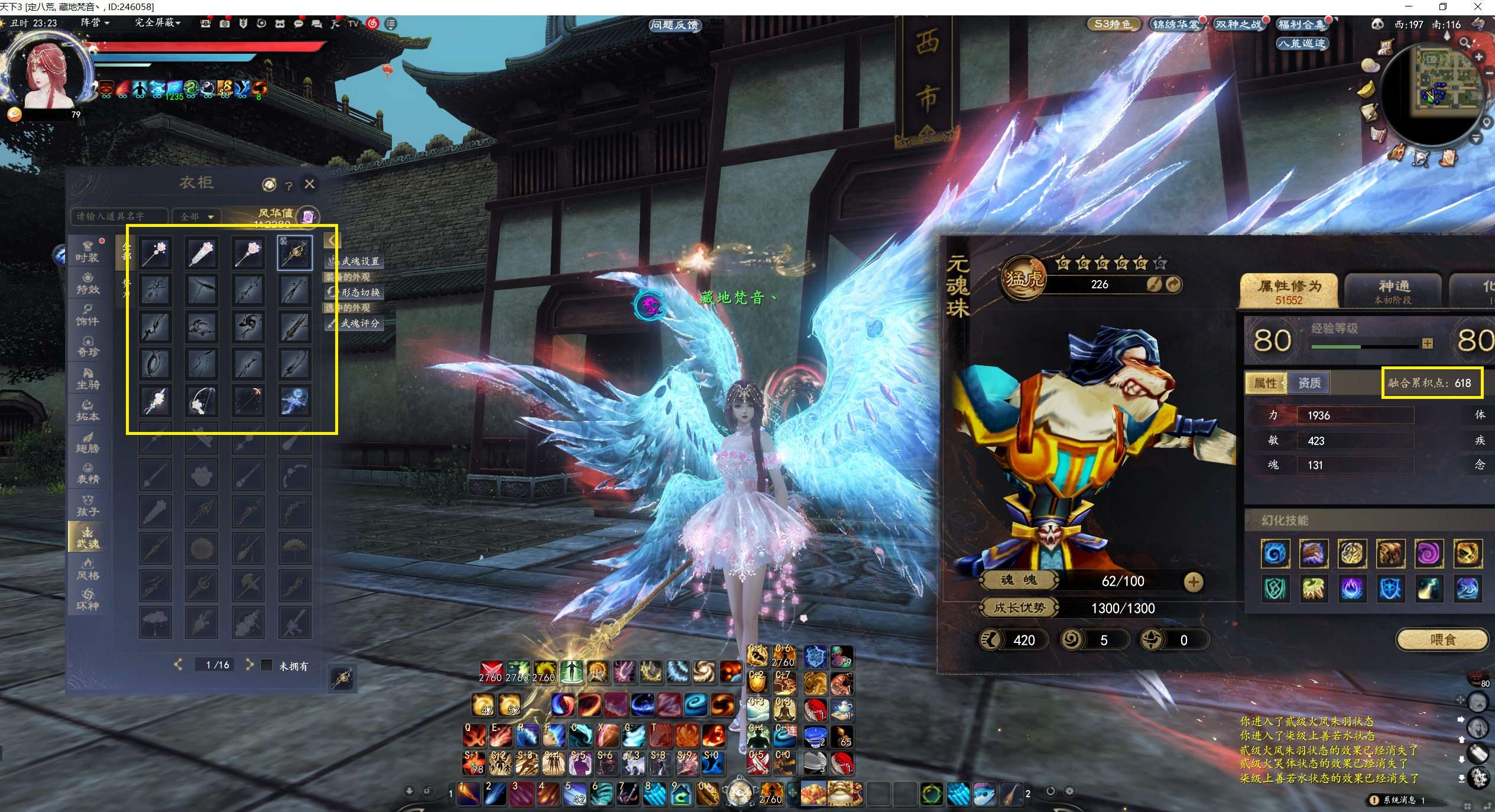Select the 翅膀 wings category

87,442
